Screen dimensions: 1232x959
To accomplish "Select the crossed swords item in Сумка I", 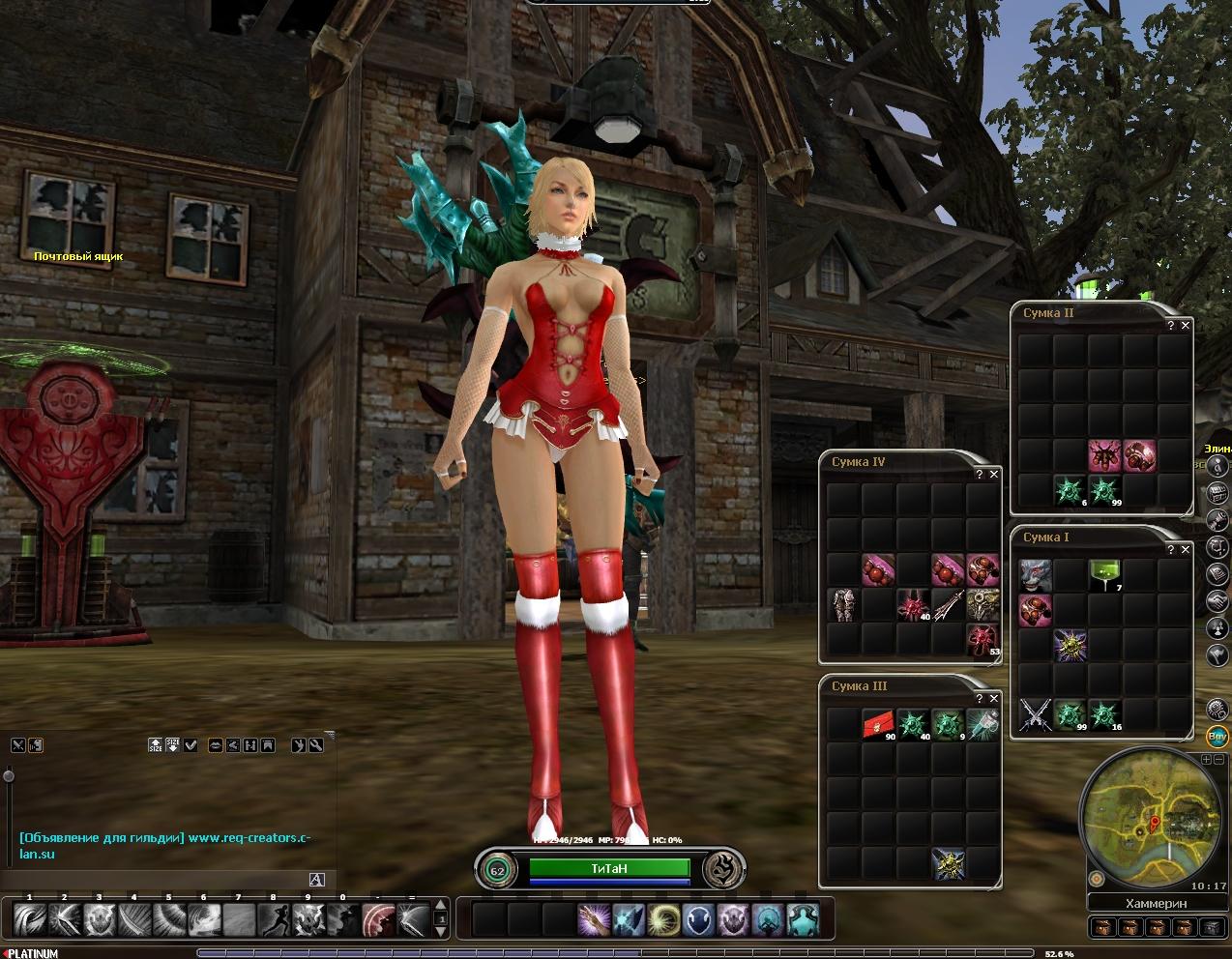I will 1035,715.
